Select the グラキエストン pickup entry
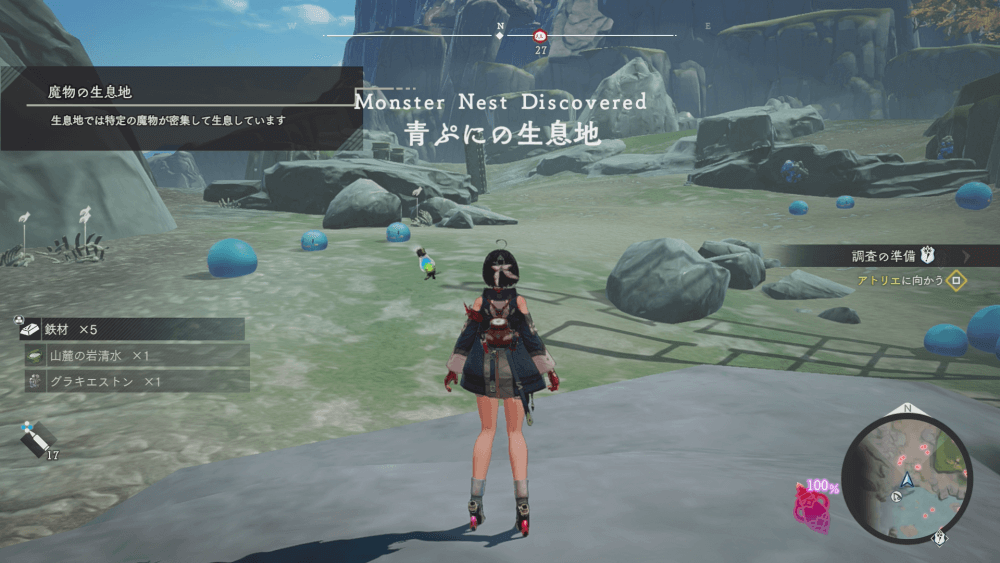 136,381
